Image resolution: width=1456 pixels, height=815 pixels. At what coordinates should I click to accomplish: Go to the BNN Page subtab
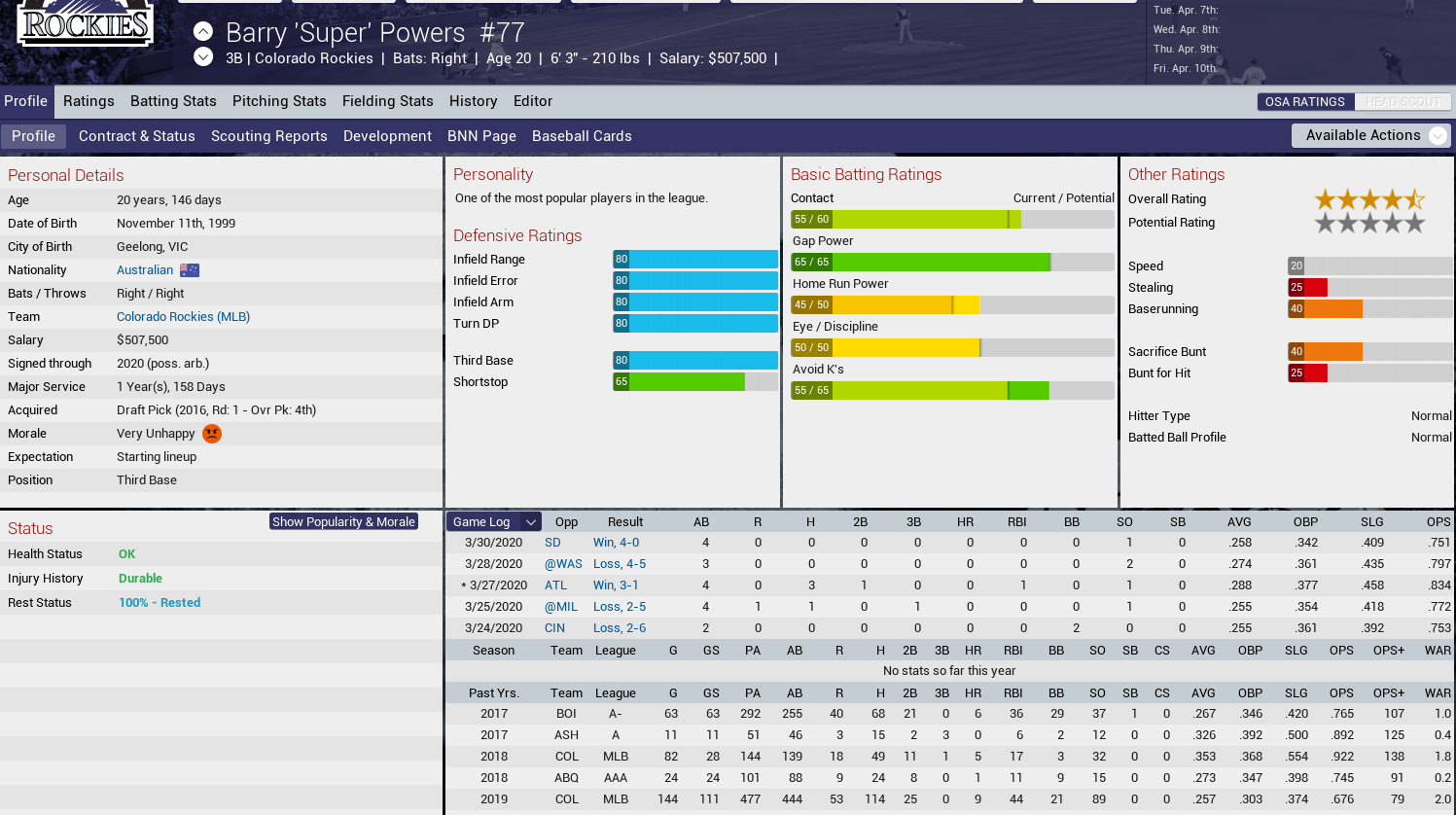click(x=481, y=136)
